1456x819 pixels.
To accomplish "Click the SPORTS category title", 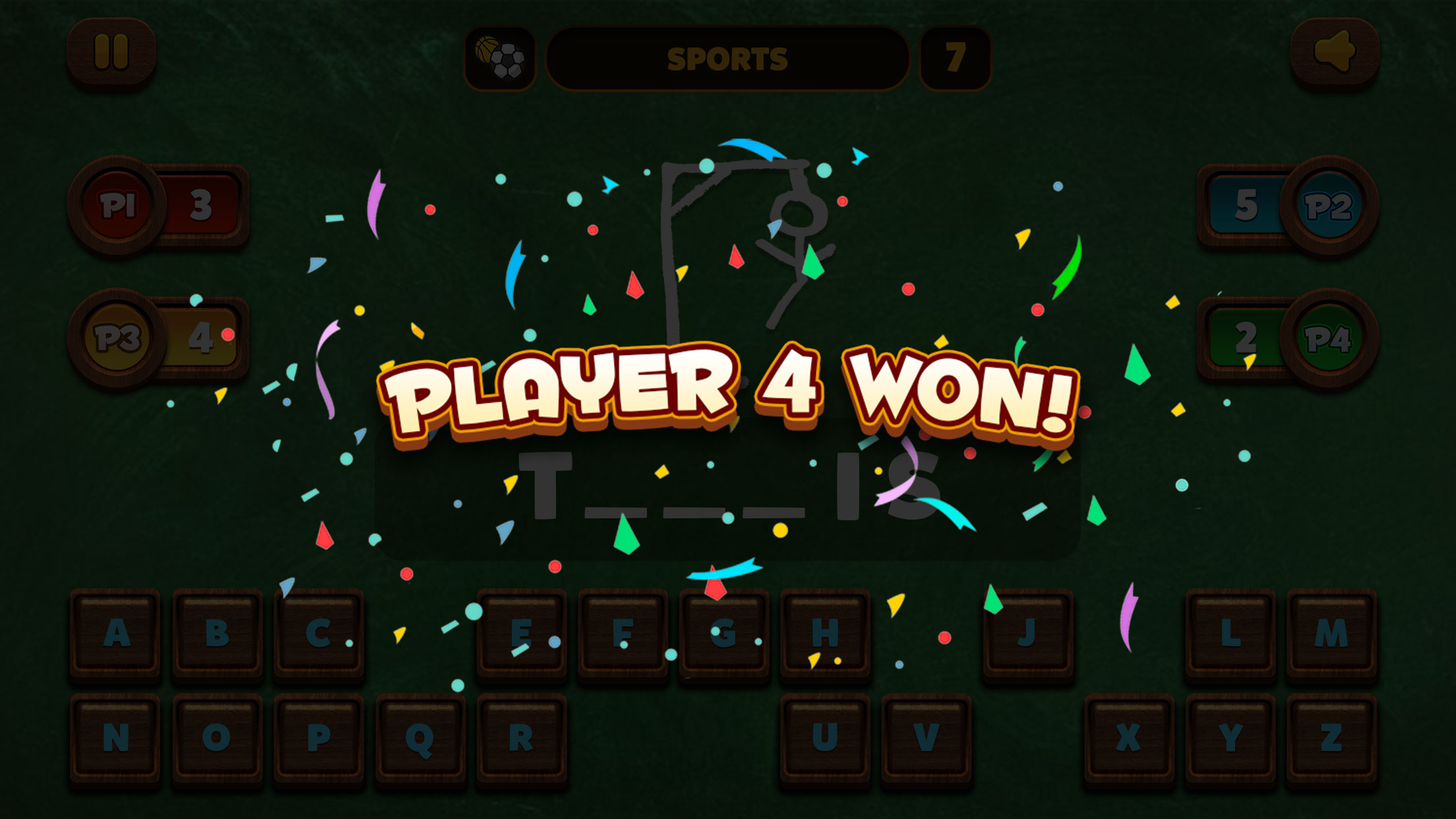I will [729, 57].
